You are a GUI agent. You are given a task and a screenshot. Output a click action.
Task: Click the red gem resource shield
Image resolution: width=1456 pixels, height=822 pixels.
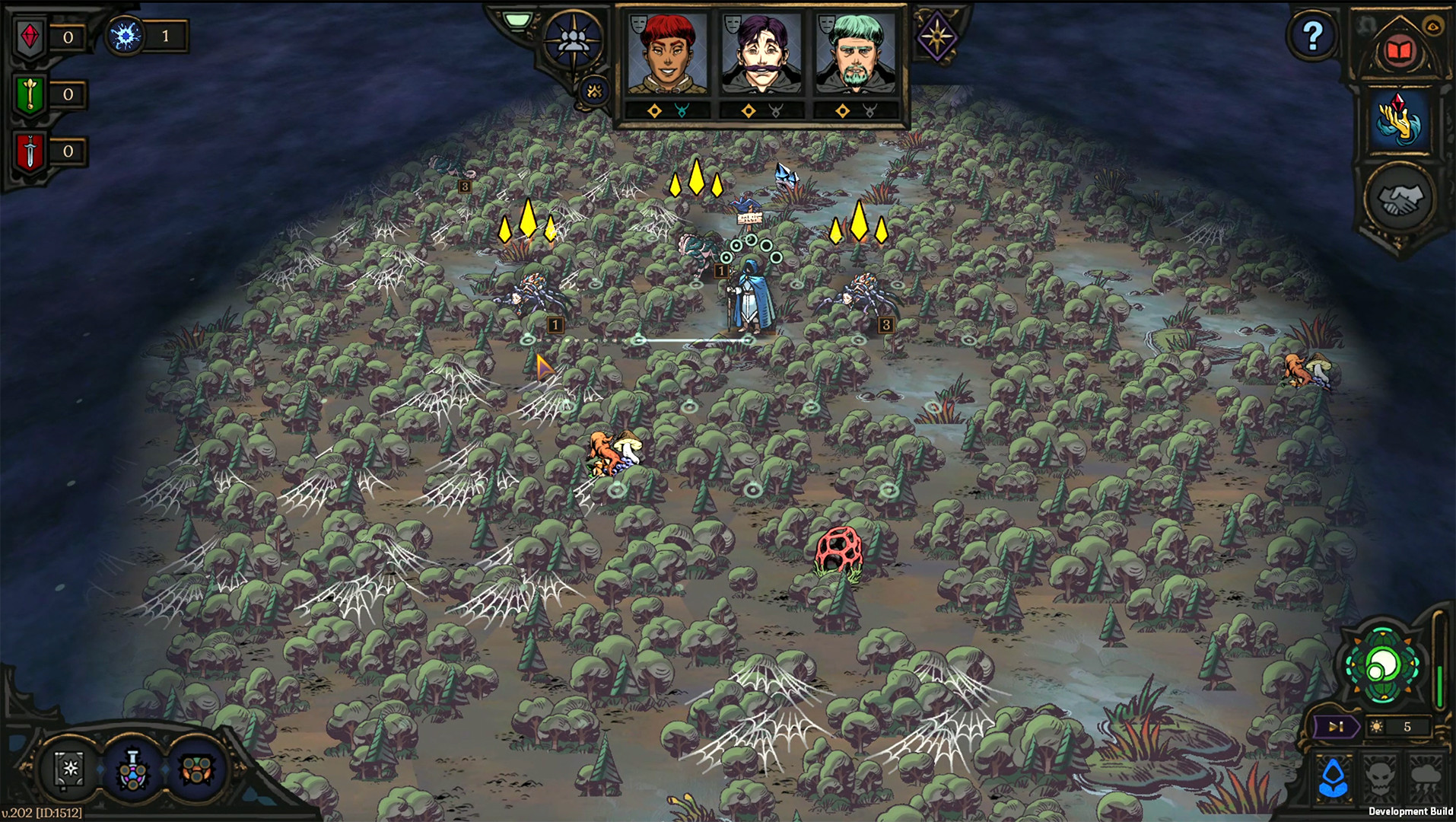29,35
